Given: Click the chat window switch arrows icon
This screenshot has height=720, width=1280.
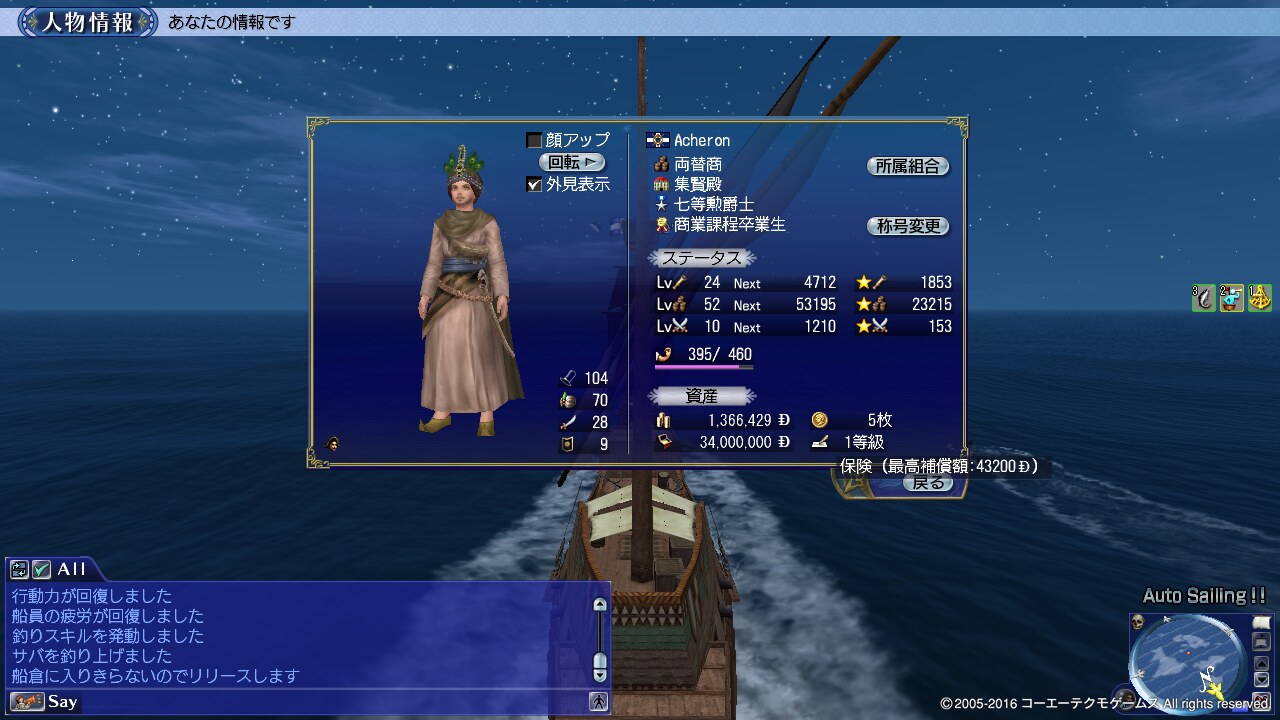Looking at the screenshot, I should 19,569.
